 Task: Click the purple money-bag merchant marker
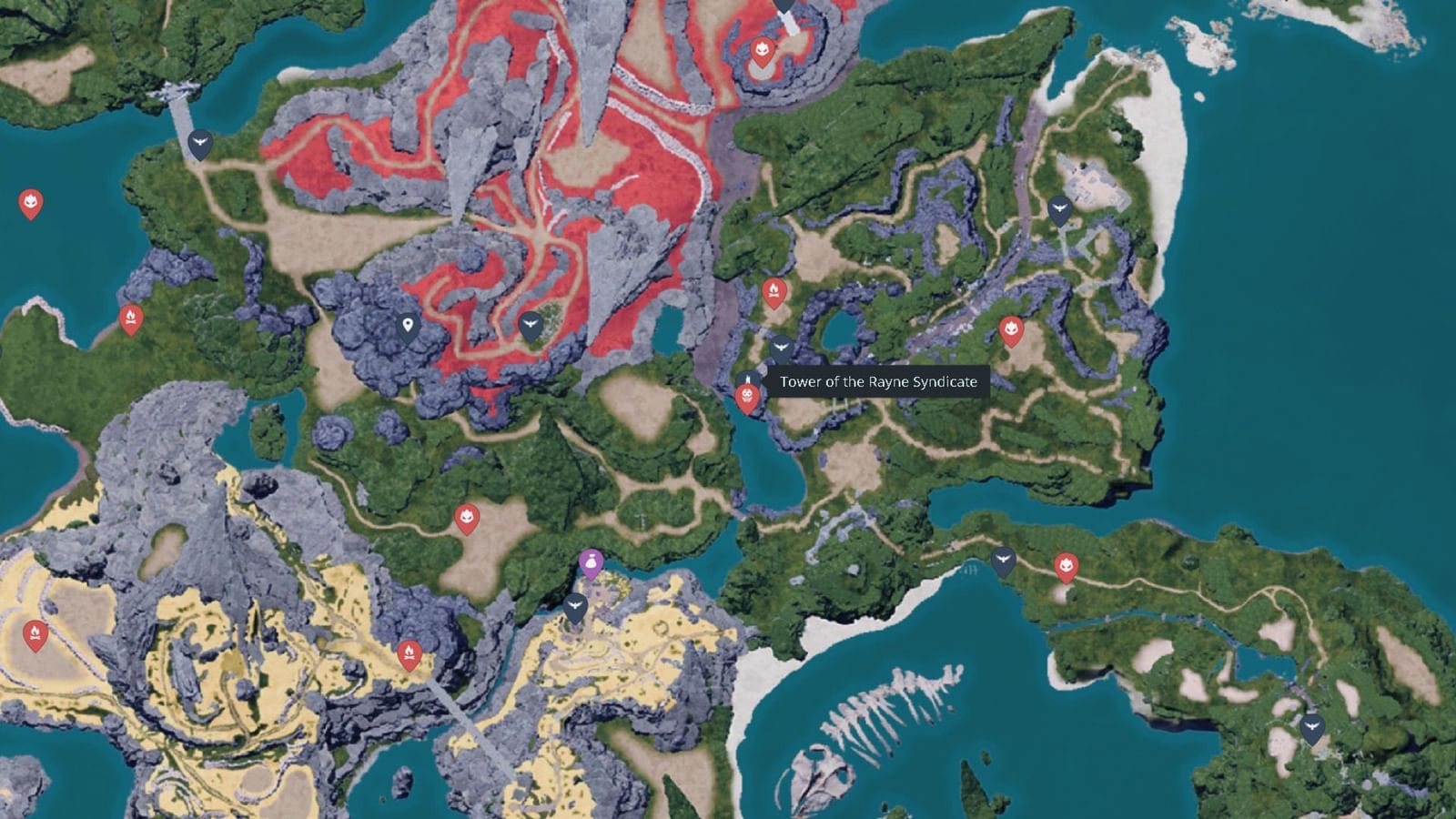(x=591, y=562)
